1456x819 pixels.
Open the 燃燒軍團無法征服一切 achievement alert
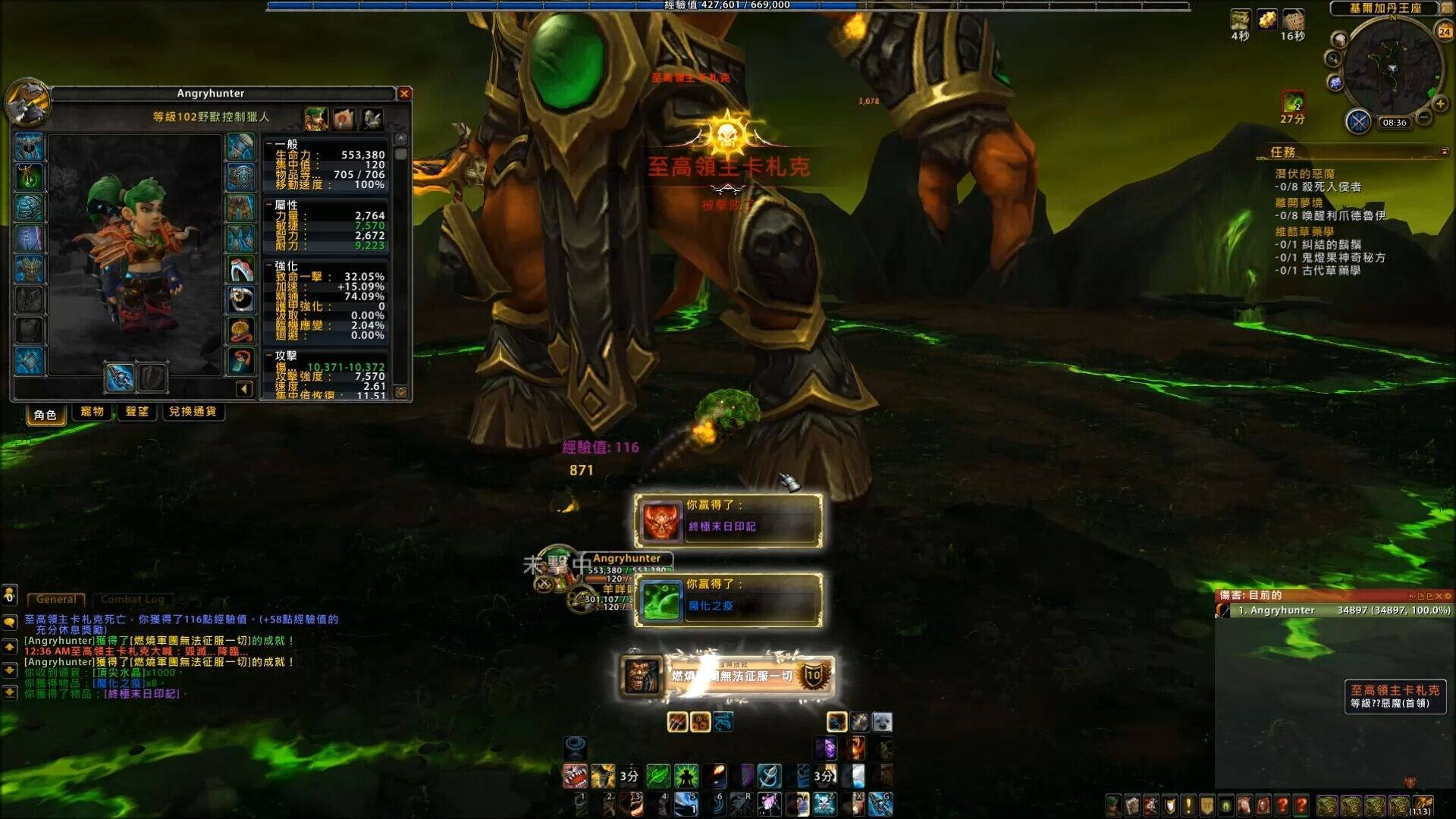[728, 676]
